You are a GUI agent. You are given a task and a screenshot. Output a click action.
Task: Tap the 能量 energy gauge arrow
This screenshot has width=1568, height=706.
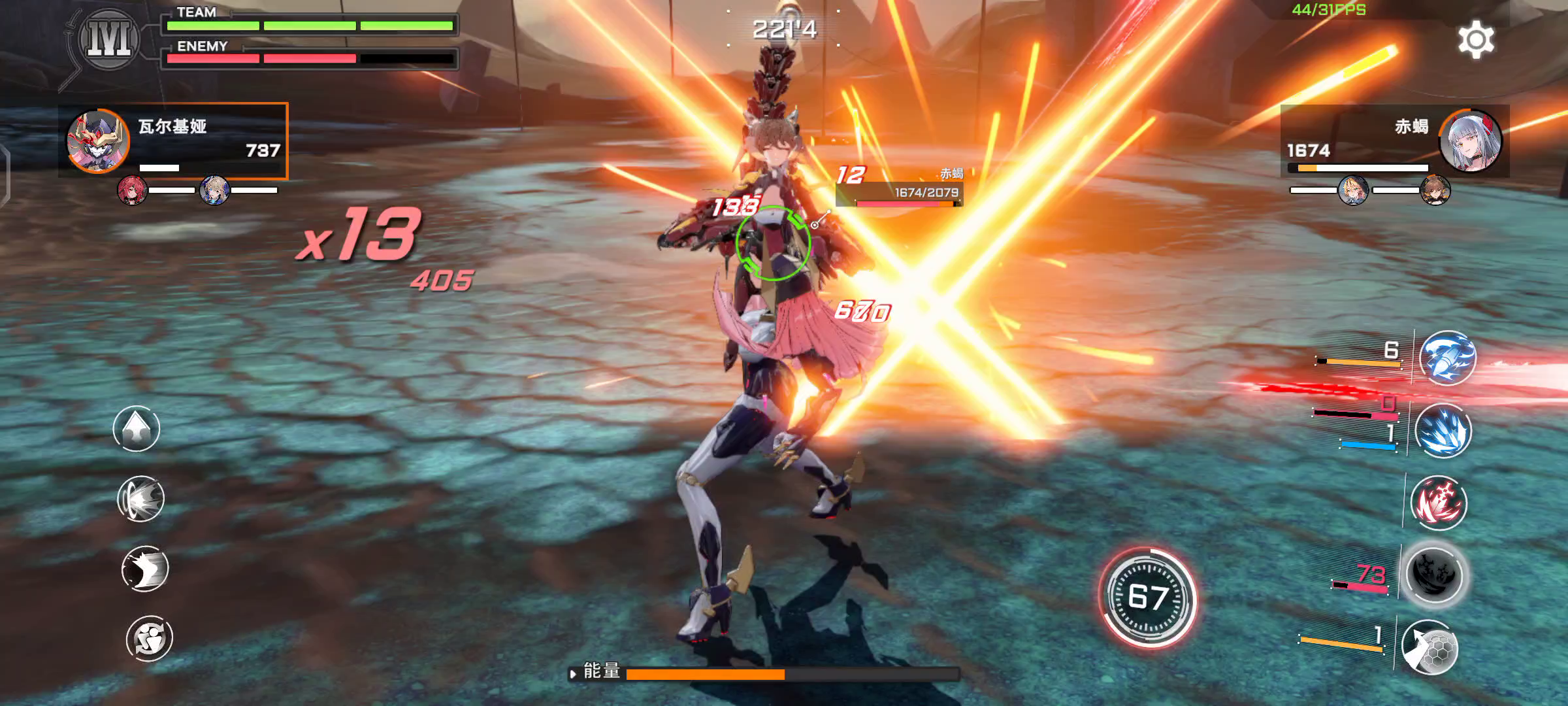(x=573, y=673)
